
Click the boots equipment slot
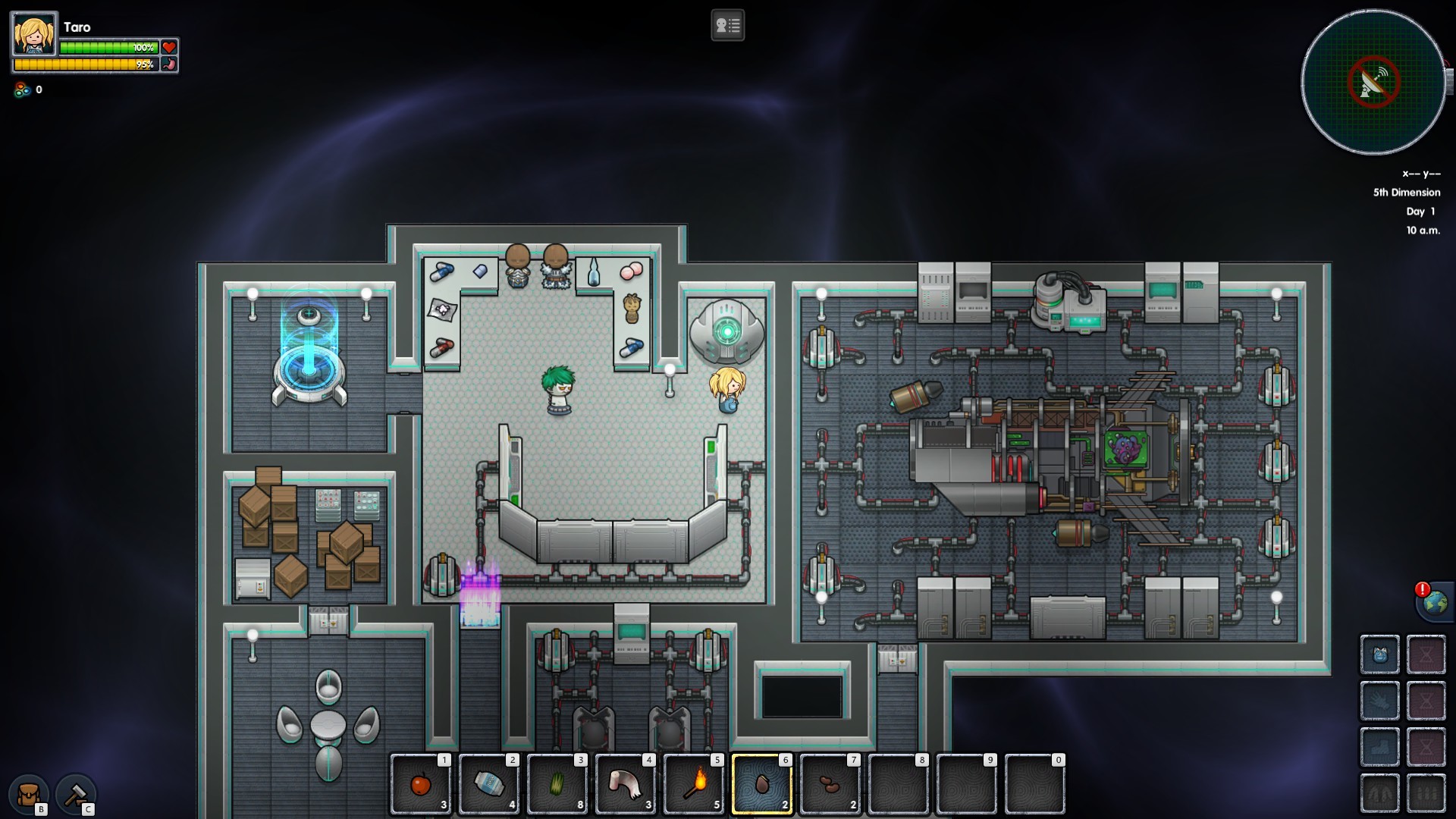[1380, 747]
